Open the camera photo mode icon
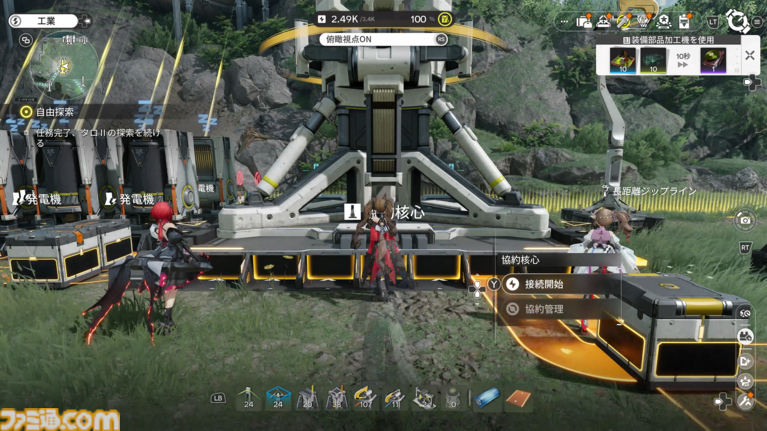The height and width of the screenshot is (431, 767). pyautogui.click(x=745, y=220)
